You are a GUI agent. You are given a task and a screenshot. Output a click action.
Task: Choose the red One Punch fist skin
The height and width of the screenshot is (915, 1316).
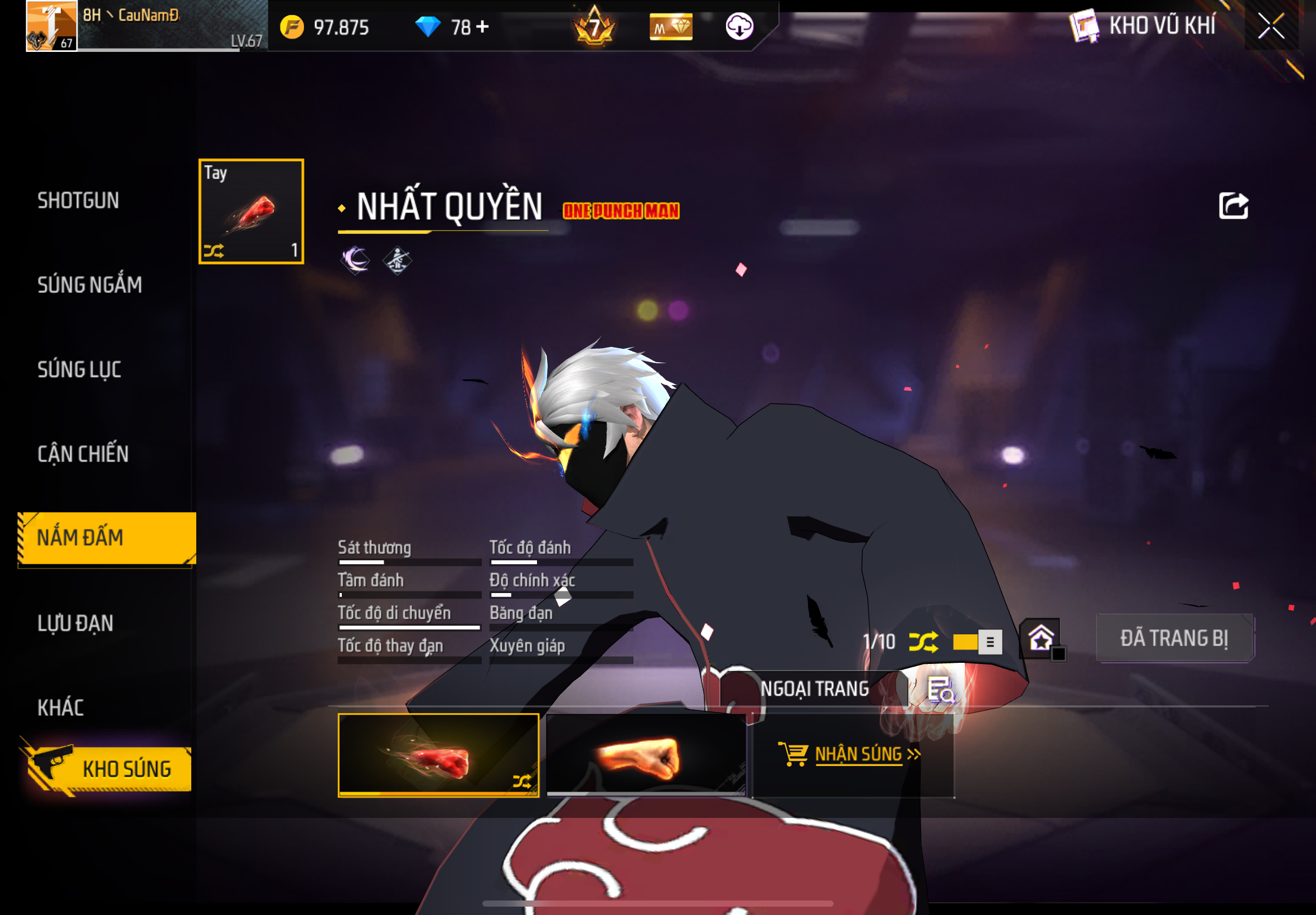(438, 755)
